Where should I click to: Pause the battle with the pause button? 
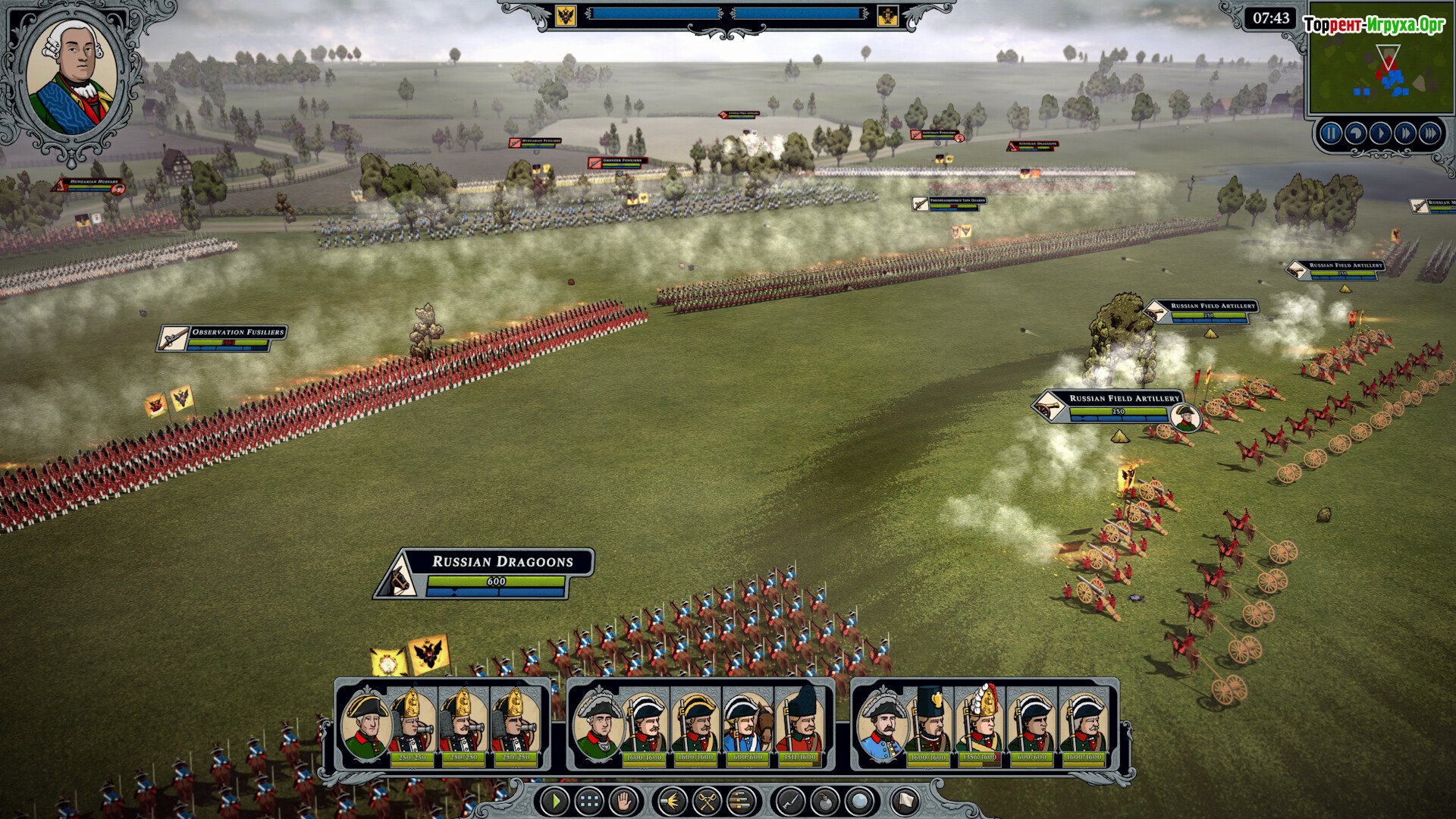point(1330,134)
